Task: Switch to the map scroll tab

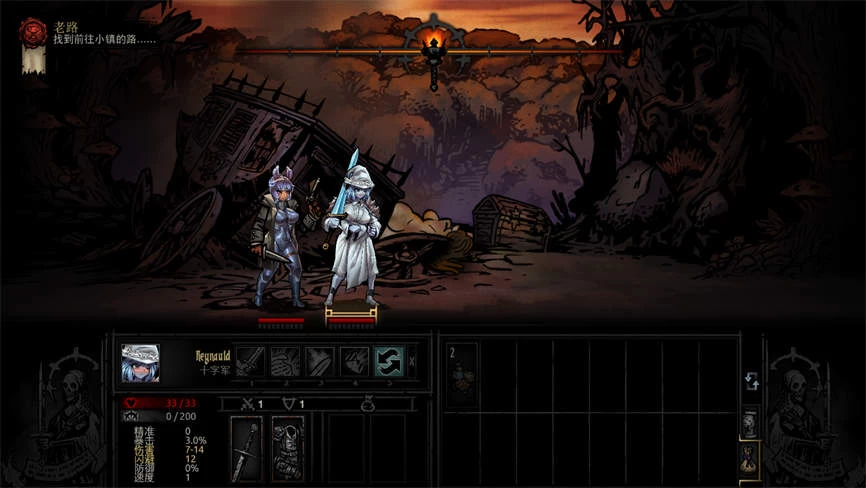Action: 749,422
